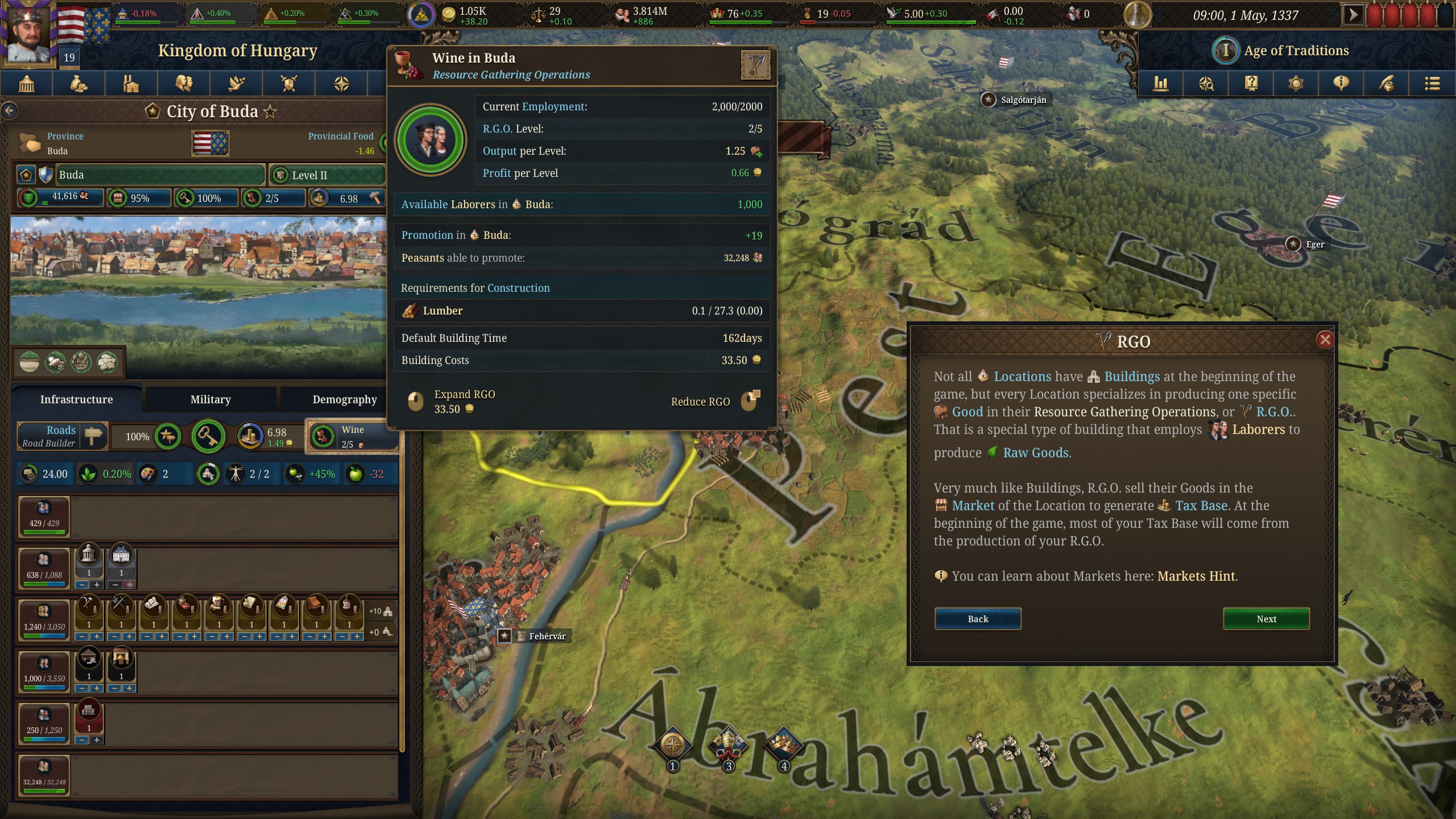Open the Age of Traditions panel

1296,51
